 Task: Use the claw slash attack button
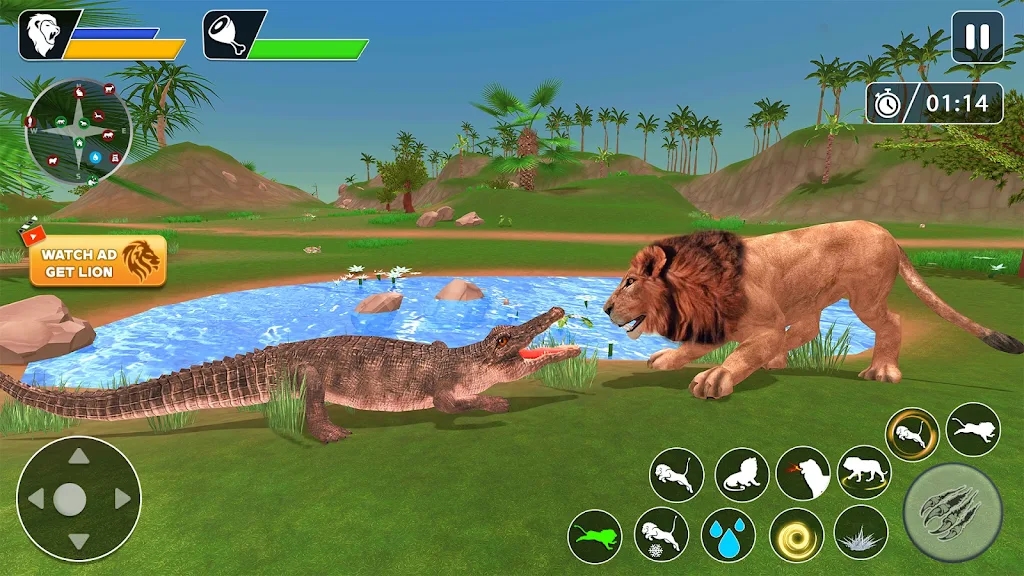pos(952,512)
